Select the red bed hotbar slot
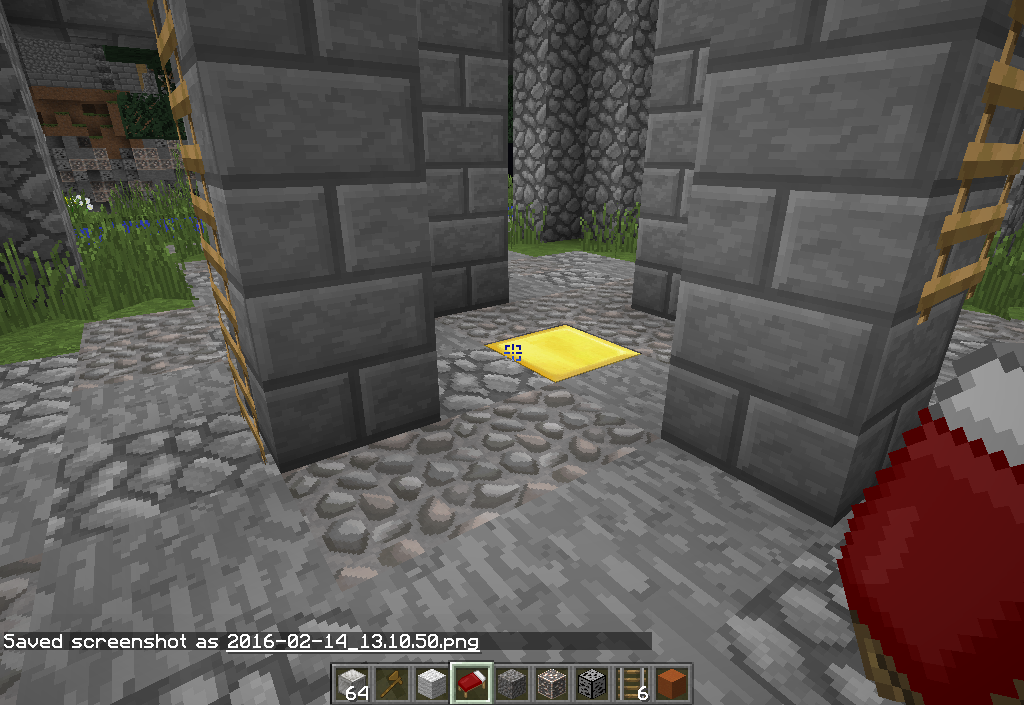This screenshot has height=705, width=1024. click(470, 683)
